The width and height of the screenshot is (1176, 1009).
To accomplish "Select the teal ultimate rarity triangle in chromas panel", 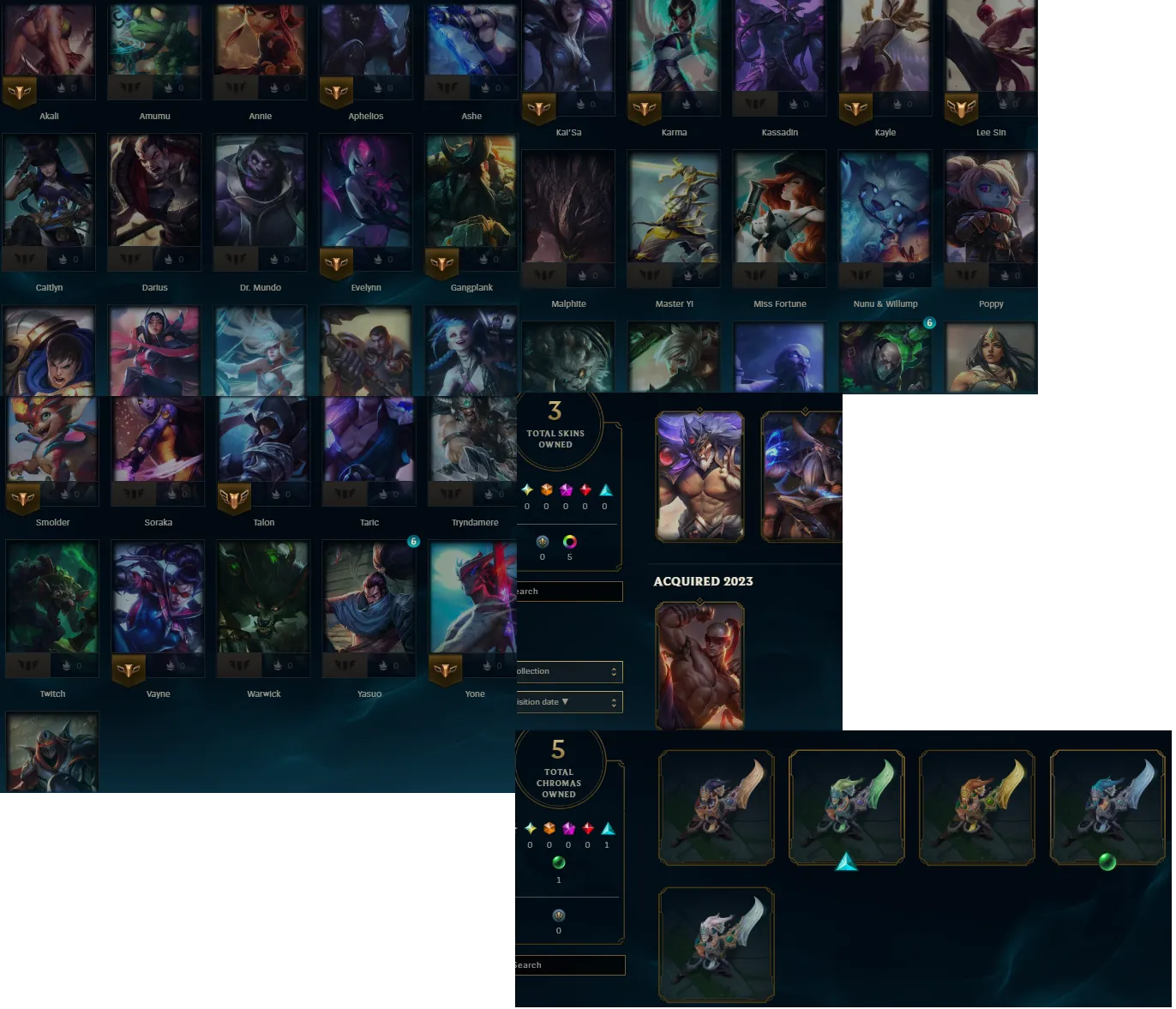I will pos(606,829).
